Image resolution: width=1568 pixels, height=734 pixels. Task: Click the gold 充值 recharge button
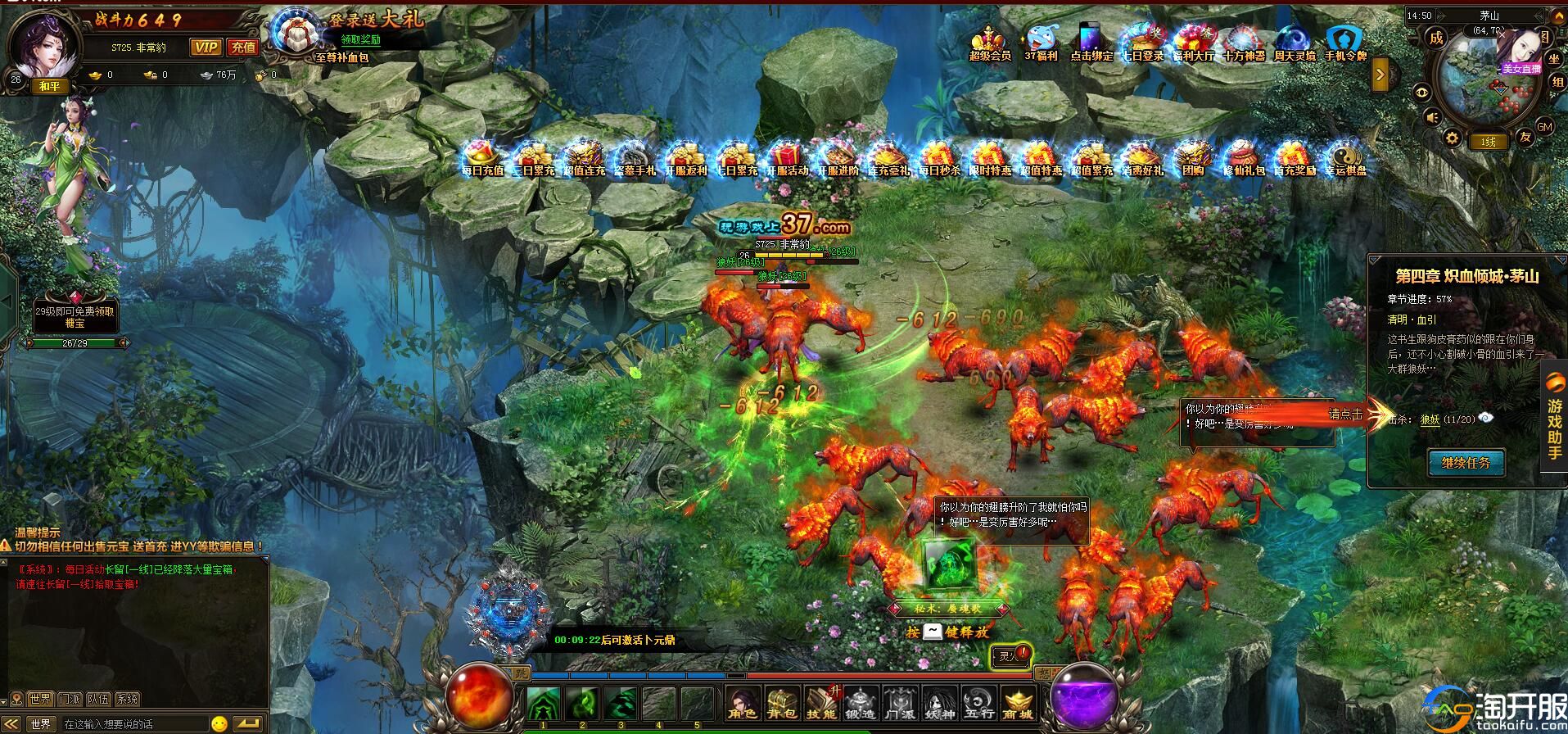coord(242,48)
